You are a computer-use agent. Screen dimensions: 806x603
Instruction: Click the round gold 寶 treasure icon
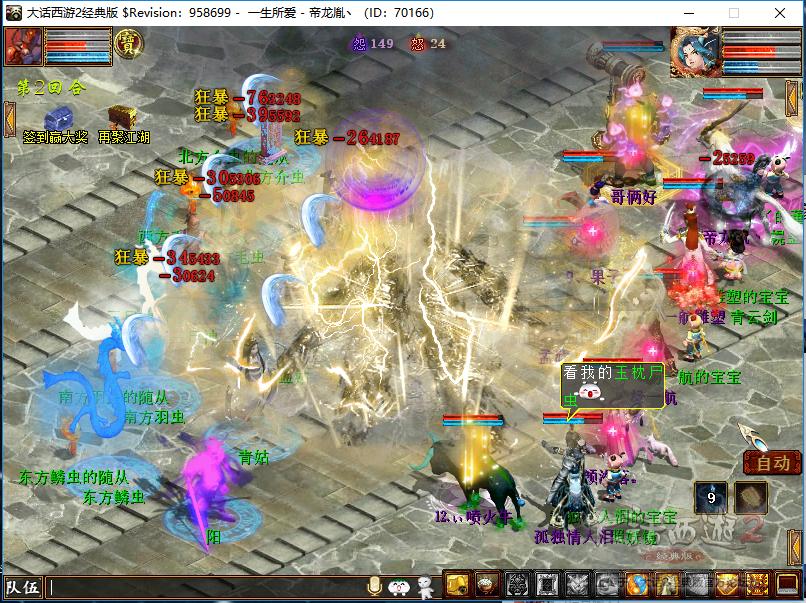[129, 43]
